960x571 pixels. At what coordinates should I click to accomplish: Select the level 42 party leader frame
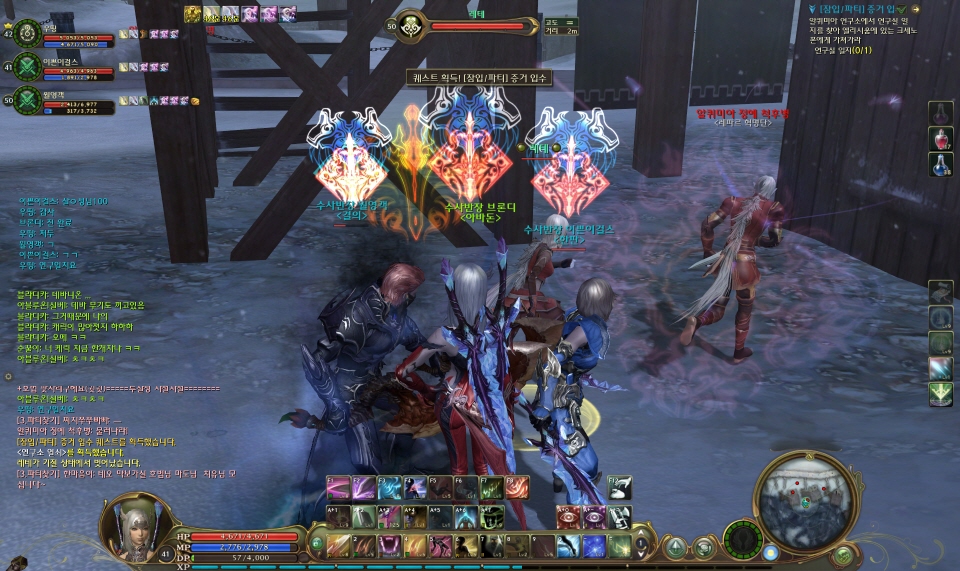coord(28,31)
